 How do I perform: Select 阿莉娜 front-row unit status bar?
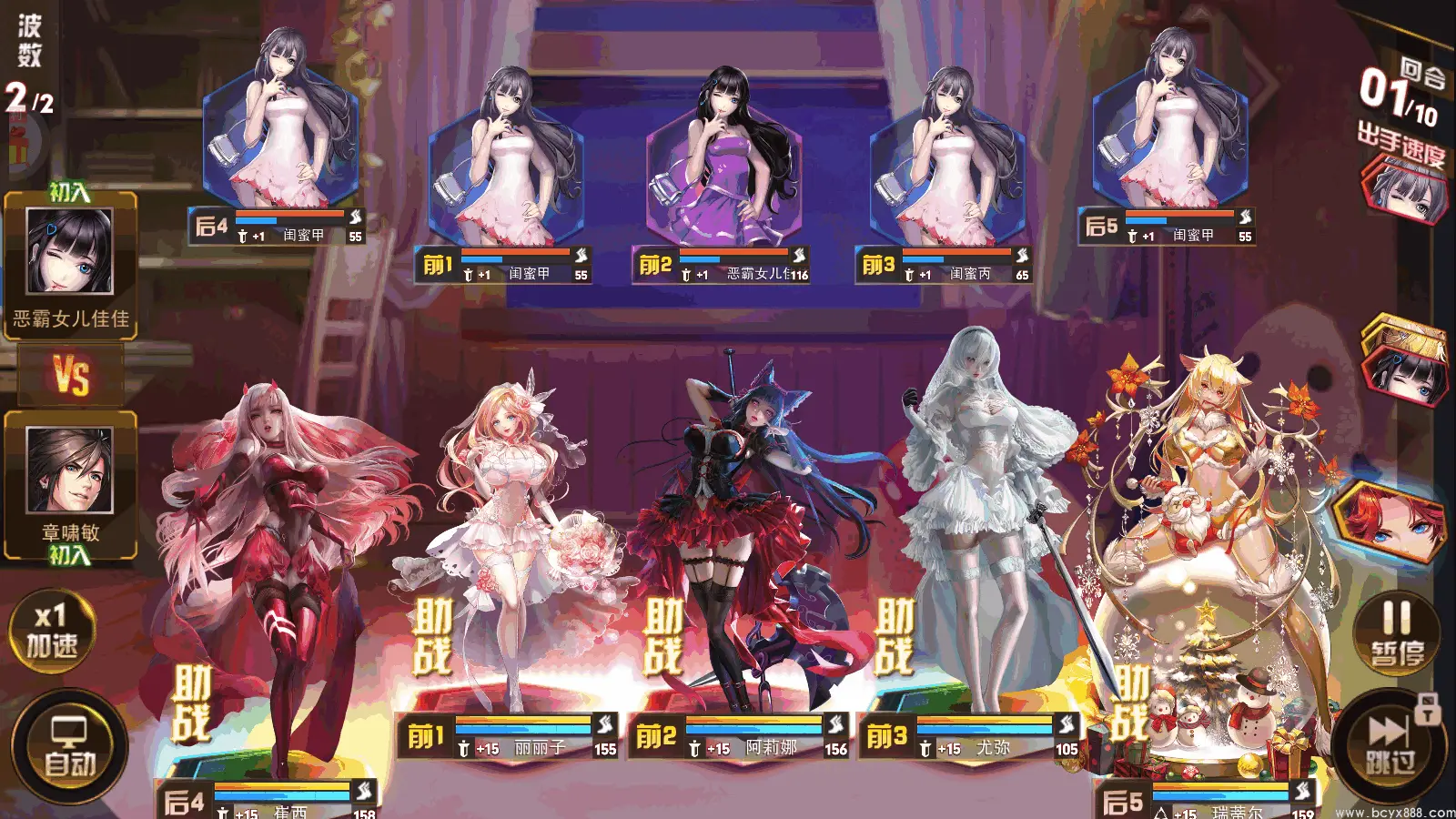click(x=739, y=736)
